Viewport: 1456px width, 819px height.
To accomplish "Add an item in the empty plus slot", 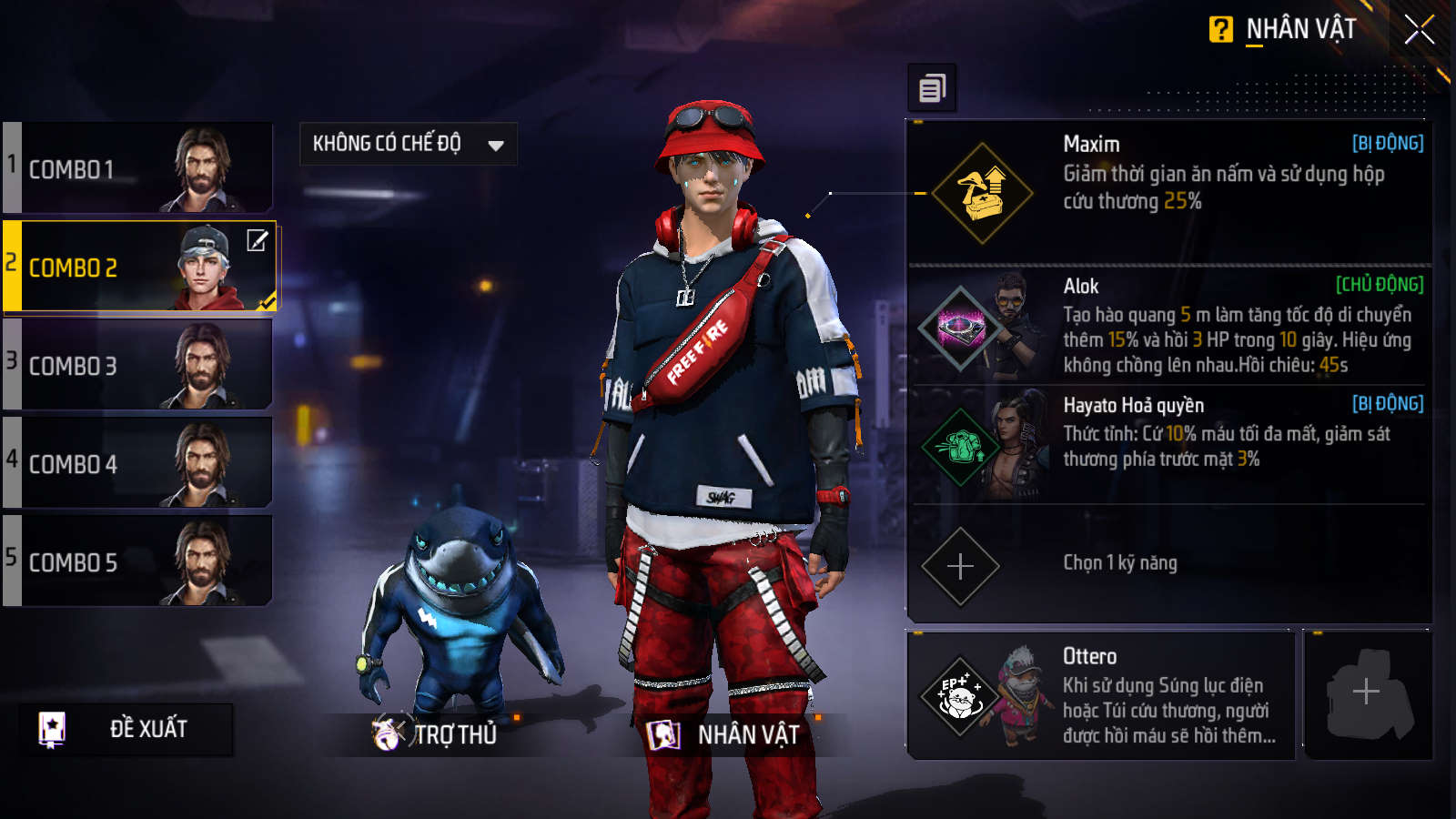I will [1366, 693].
